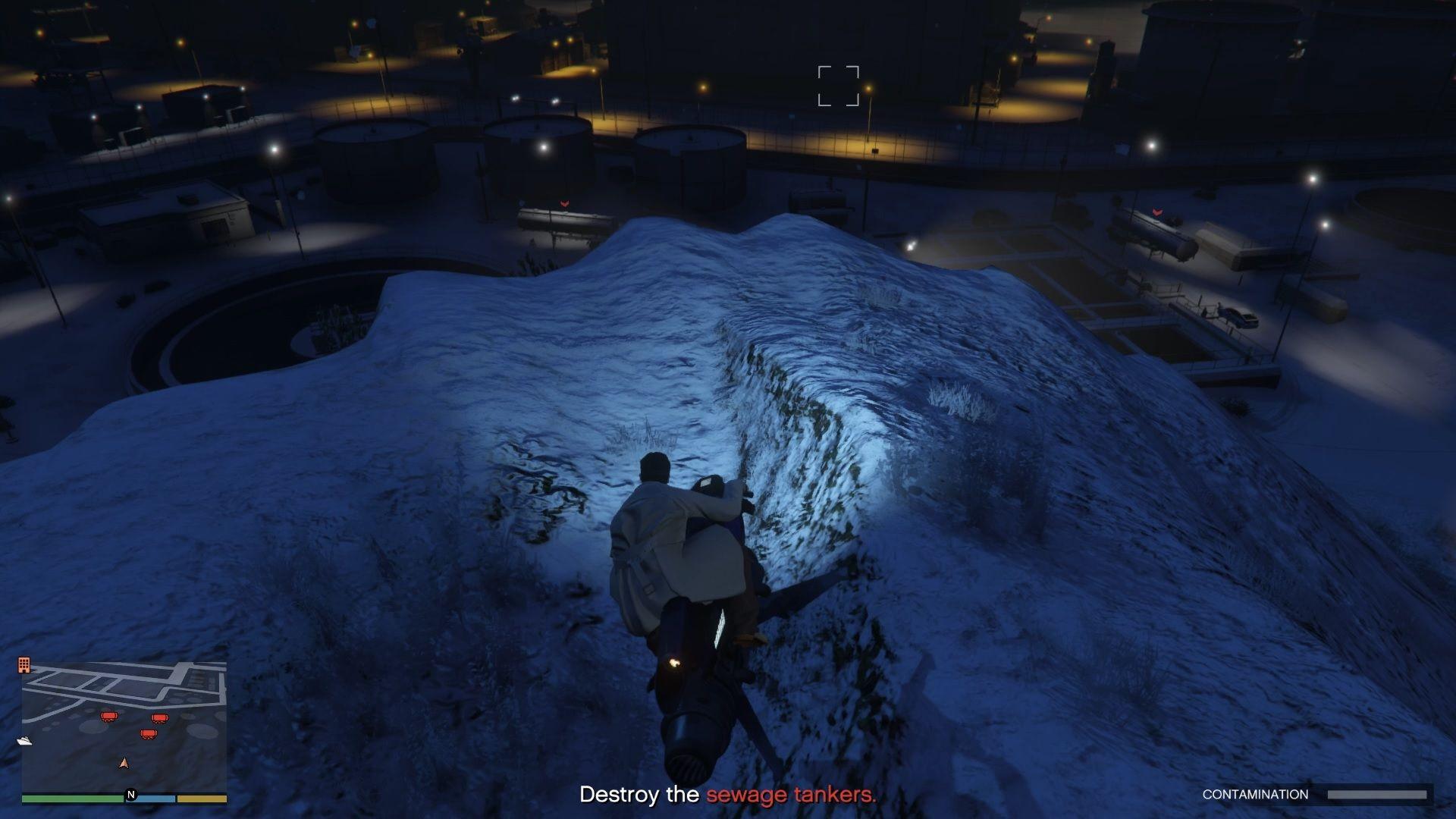Click the rightmost red tanker blip on minimap
Viewport: 1456px width, 819px height.
click(x=160, y=717)
